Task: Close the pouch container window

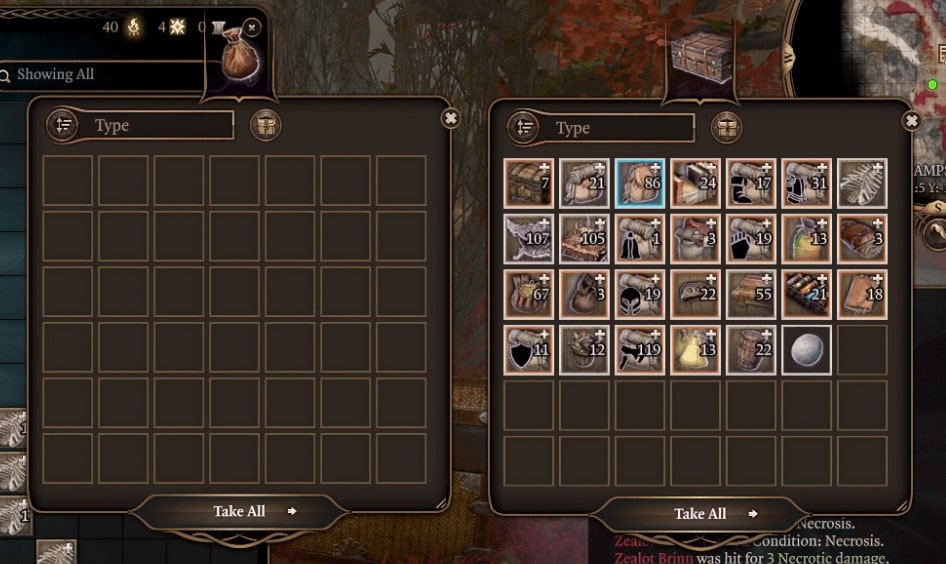Action: [x=451, y=118]
